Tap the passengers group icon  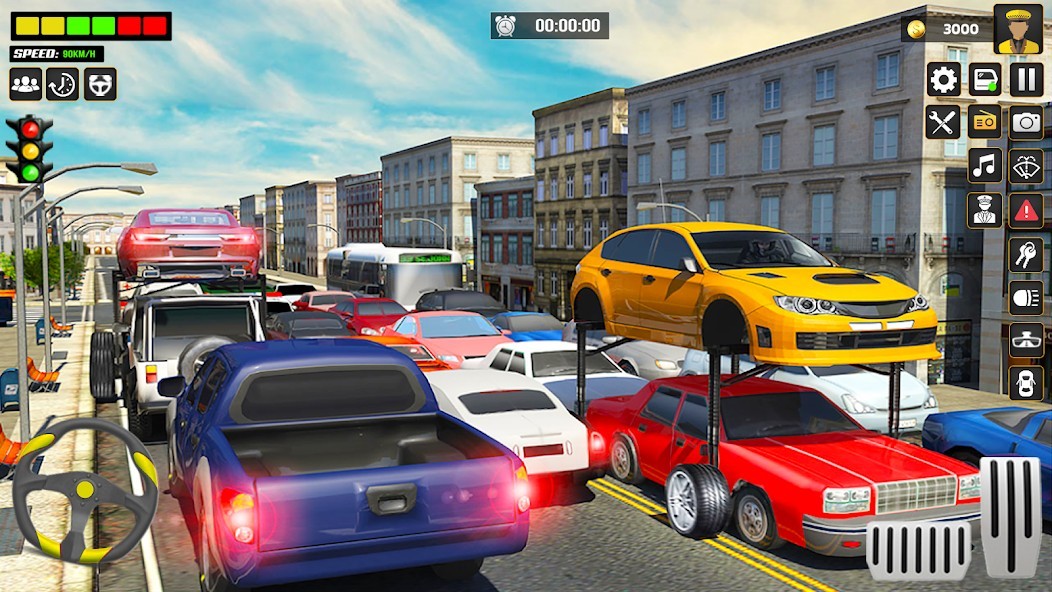[26, 84]
